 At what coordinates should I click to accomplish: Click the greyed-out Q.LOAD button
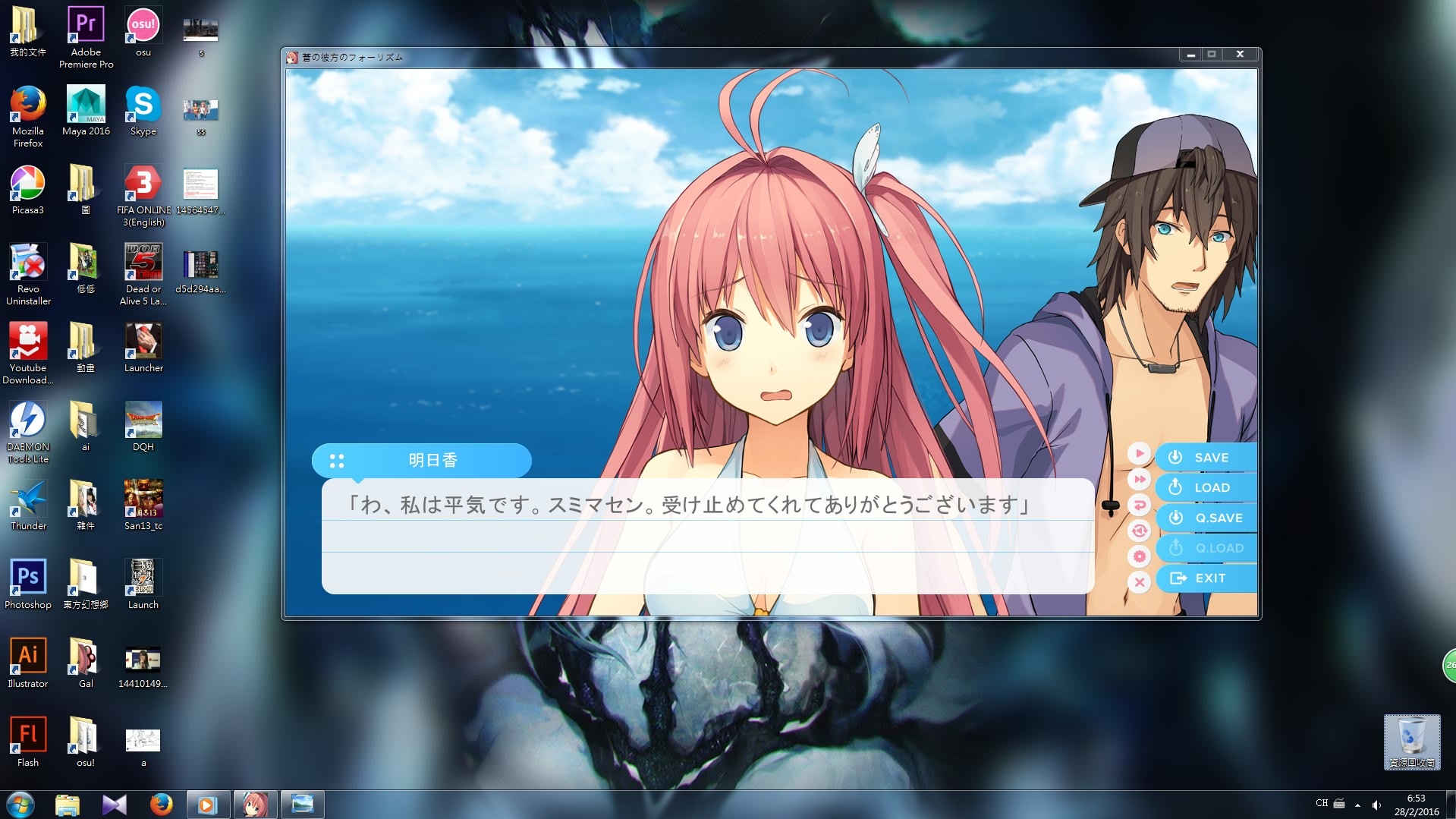click(1206, 548)
